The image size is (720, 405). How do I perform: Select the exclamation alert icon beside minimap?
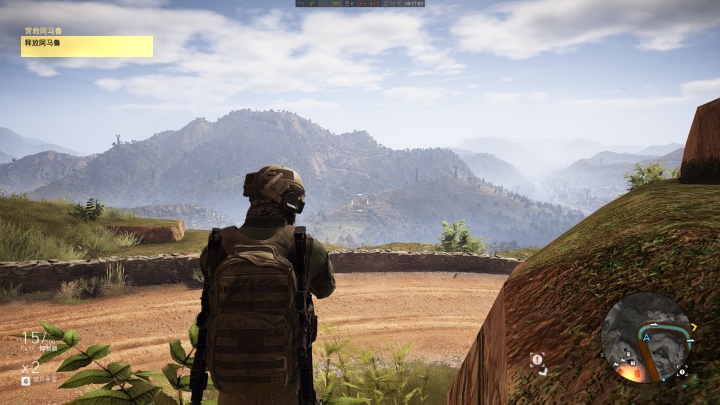pos(537,359)
